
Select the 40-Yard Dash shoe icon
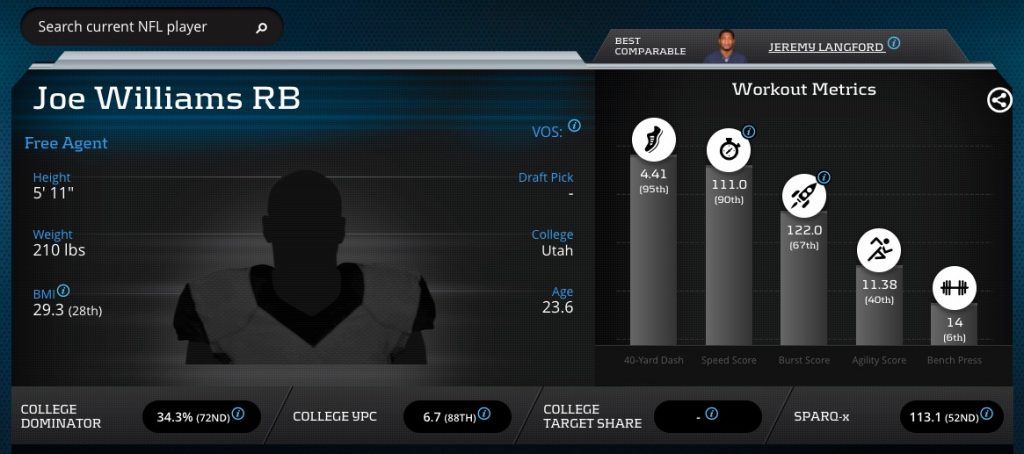click(653, 140)
